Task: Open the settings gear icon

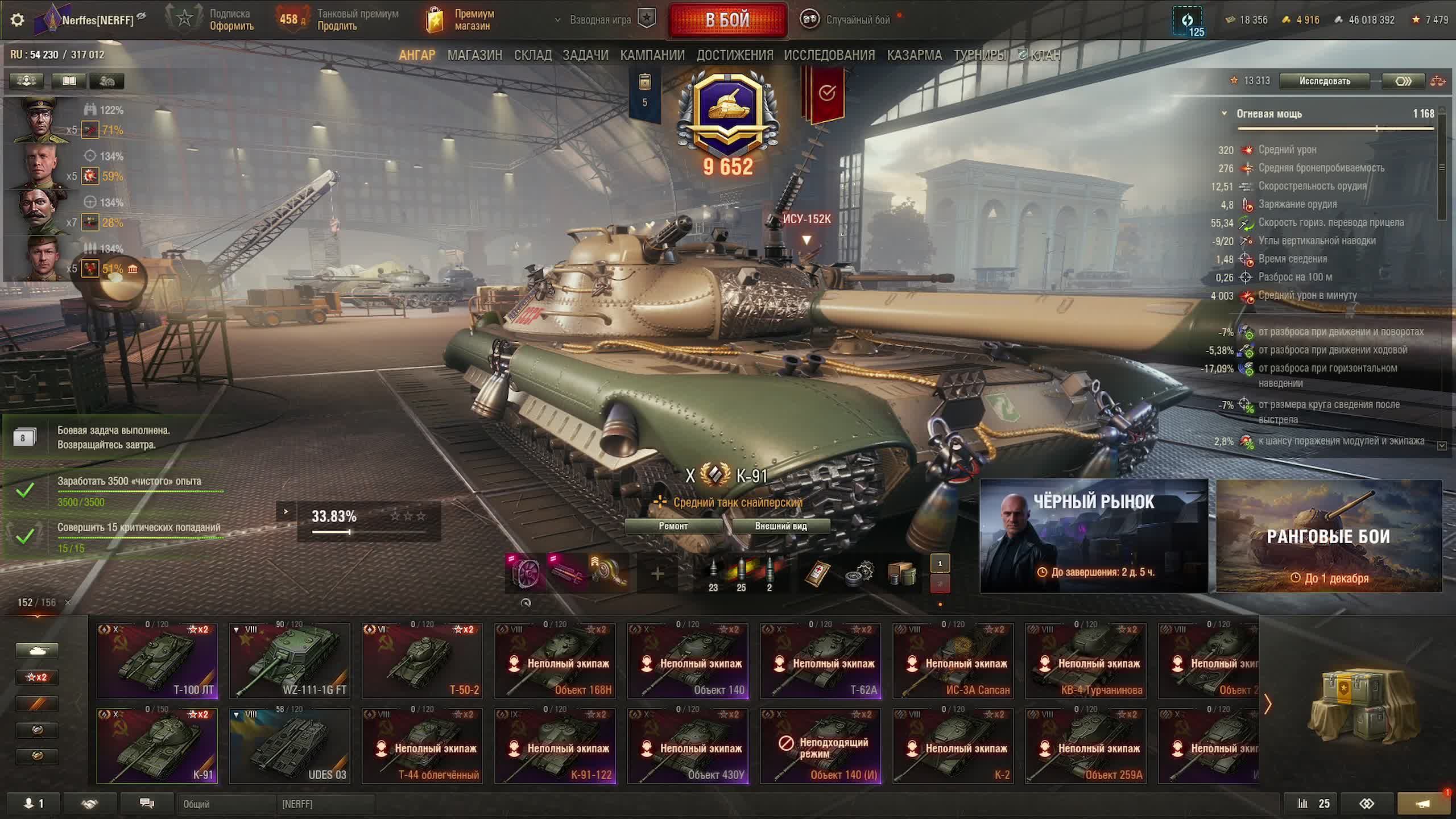Action: coord(18,20)
